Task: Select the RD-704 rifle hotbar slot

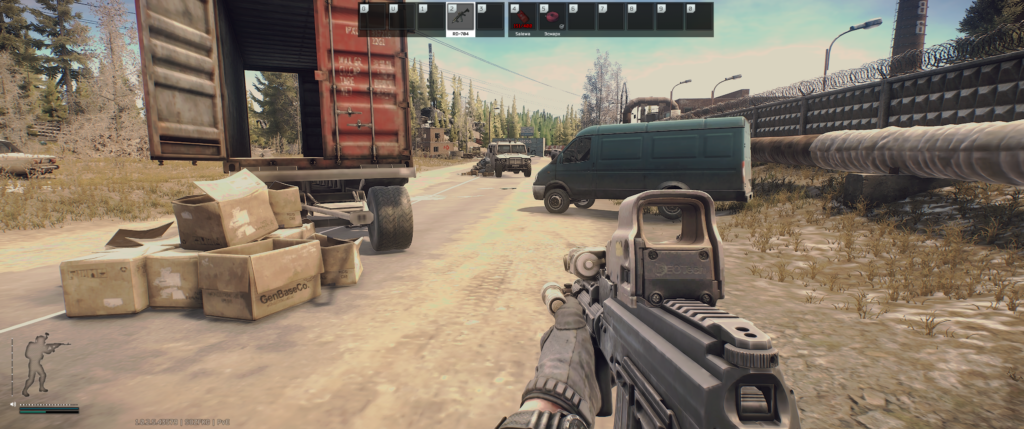Action: (460, 19)
